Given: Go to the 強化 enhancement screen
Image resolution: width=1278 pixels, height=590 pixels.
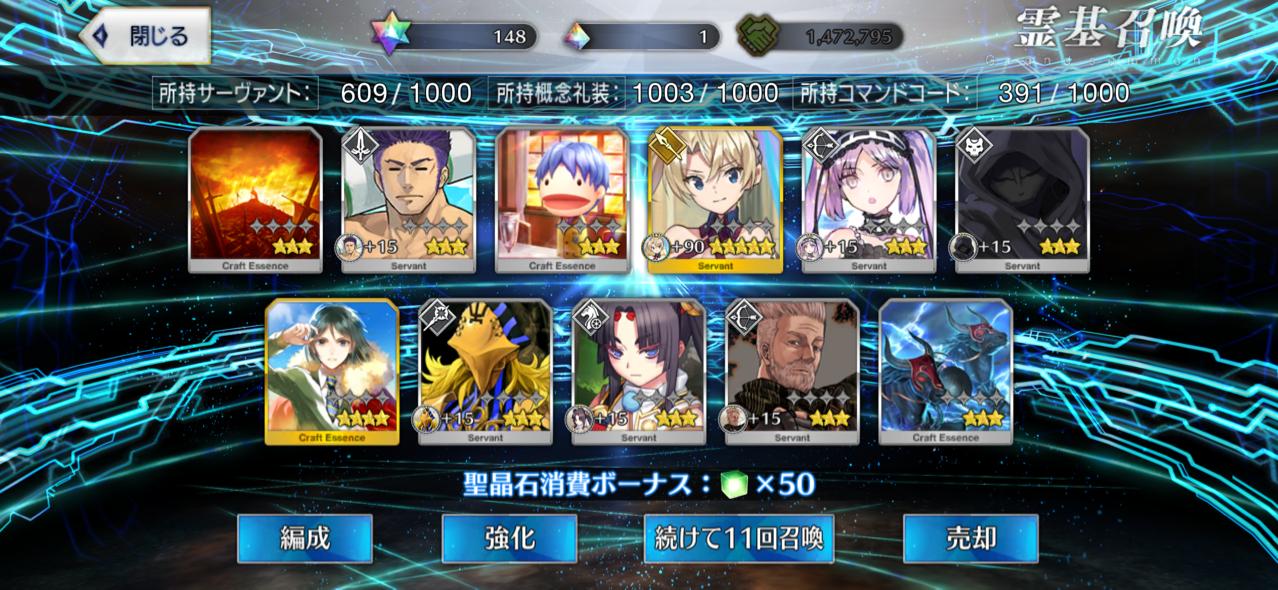Looking at the screenshot, I should click(x=509, y=539).
